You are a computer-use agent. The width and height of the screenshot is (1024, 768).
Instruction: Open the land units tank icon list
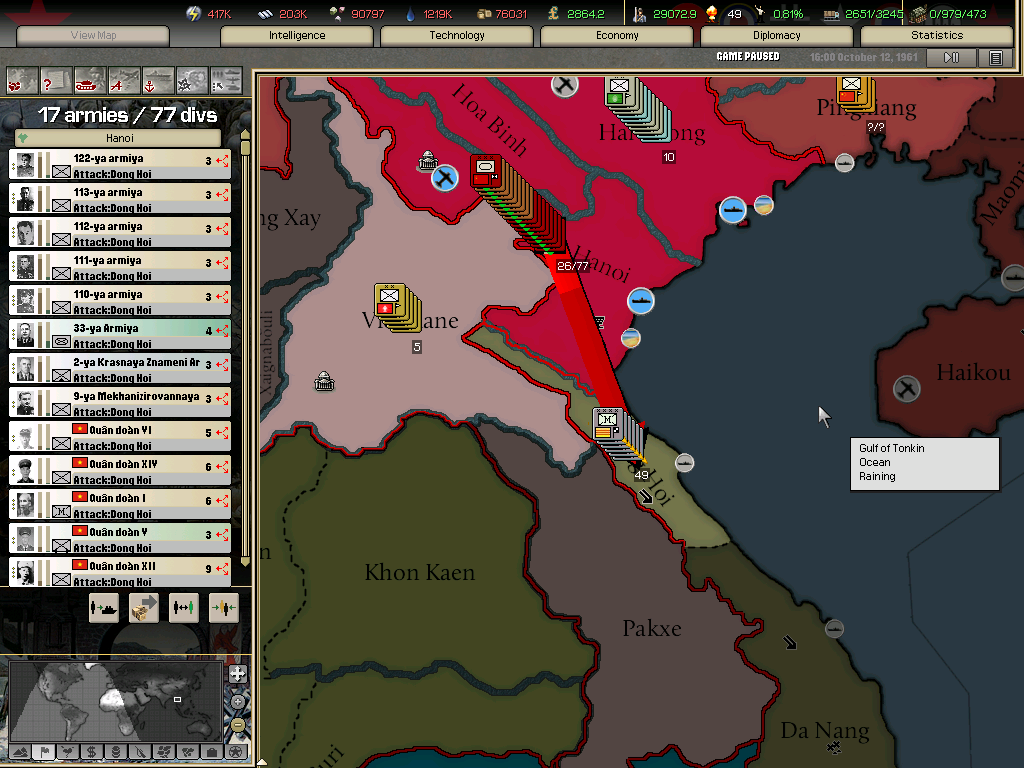(88, 78)
